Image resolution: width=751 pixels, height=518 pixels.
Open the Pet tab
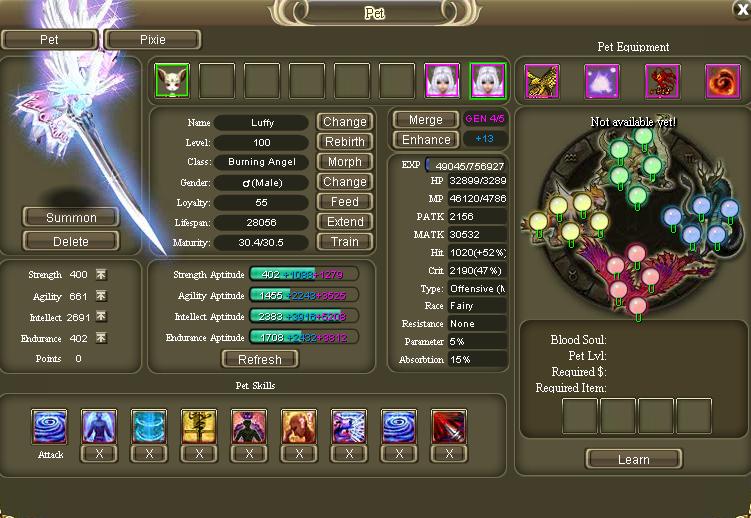(50, 40)
